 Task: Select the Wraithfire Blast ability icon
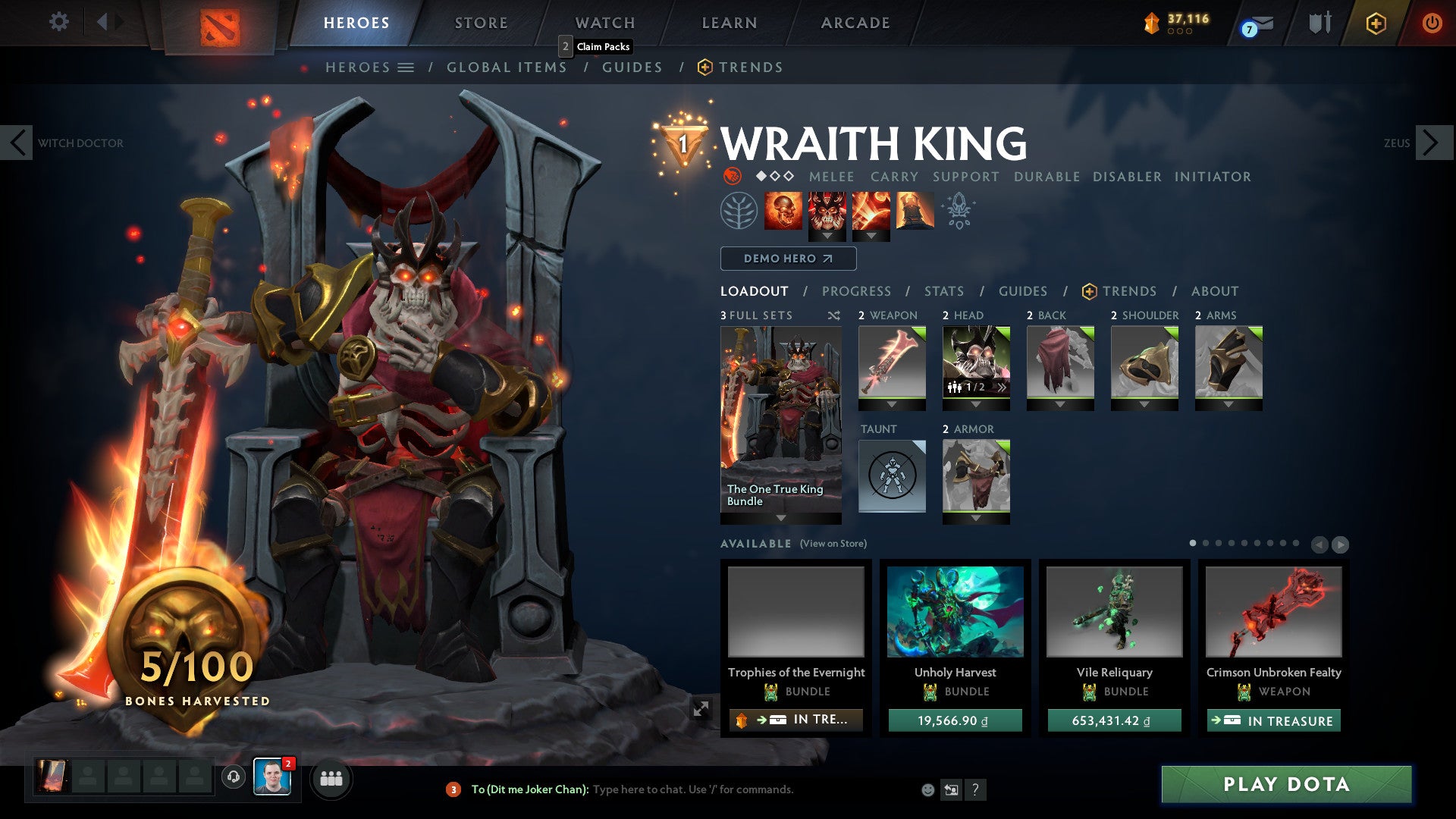pyautogui.click(x=783, y=211)
